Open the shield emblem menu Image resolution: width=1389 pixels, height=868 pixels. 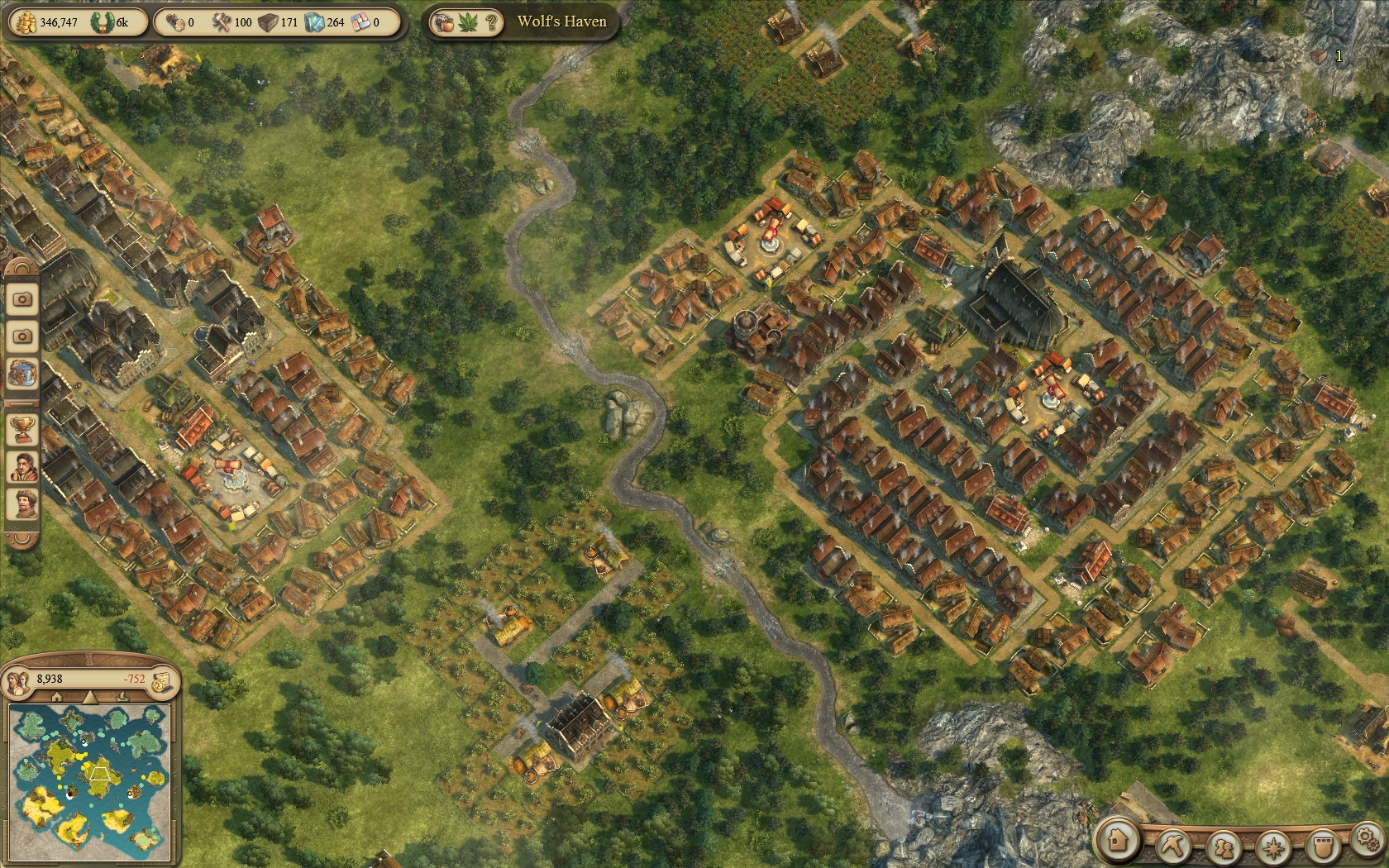tap(1323, 847)
